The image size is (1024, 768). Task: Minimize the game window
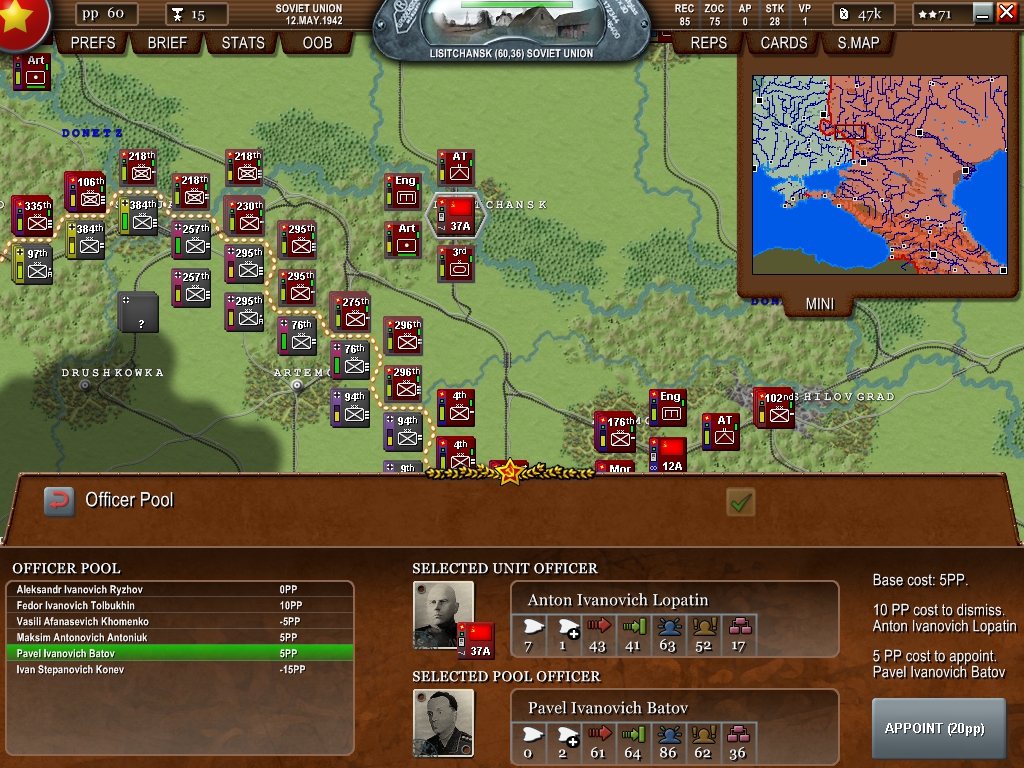983,12
